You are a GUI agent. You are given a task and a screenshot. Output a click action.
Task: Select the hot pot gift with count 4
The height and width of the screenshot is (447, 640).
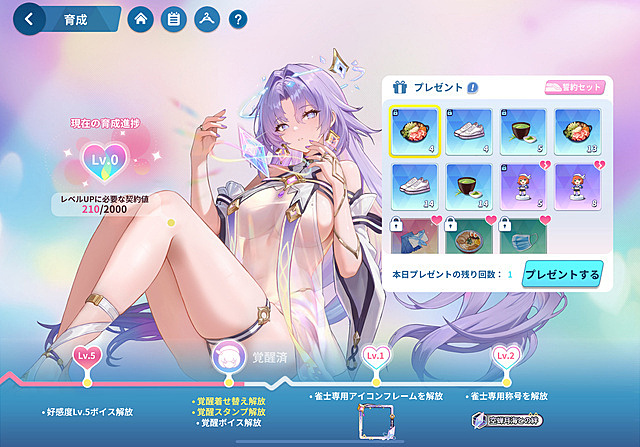(412, 132)
